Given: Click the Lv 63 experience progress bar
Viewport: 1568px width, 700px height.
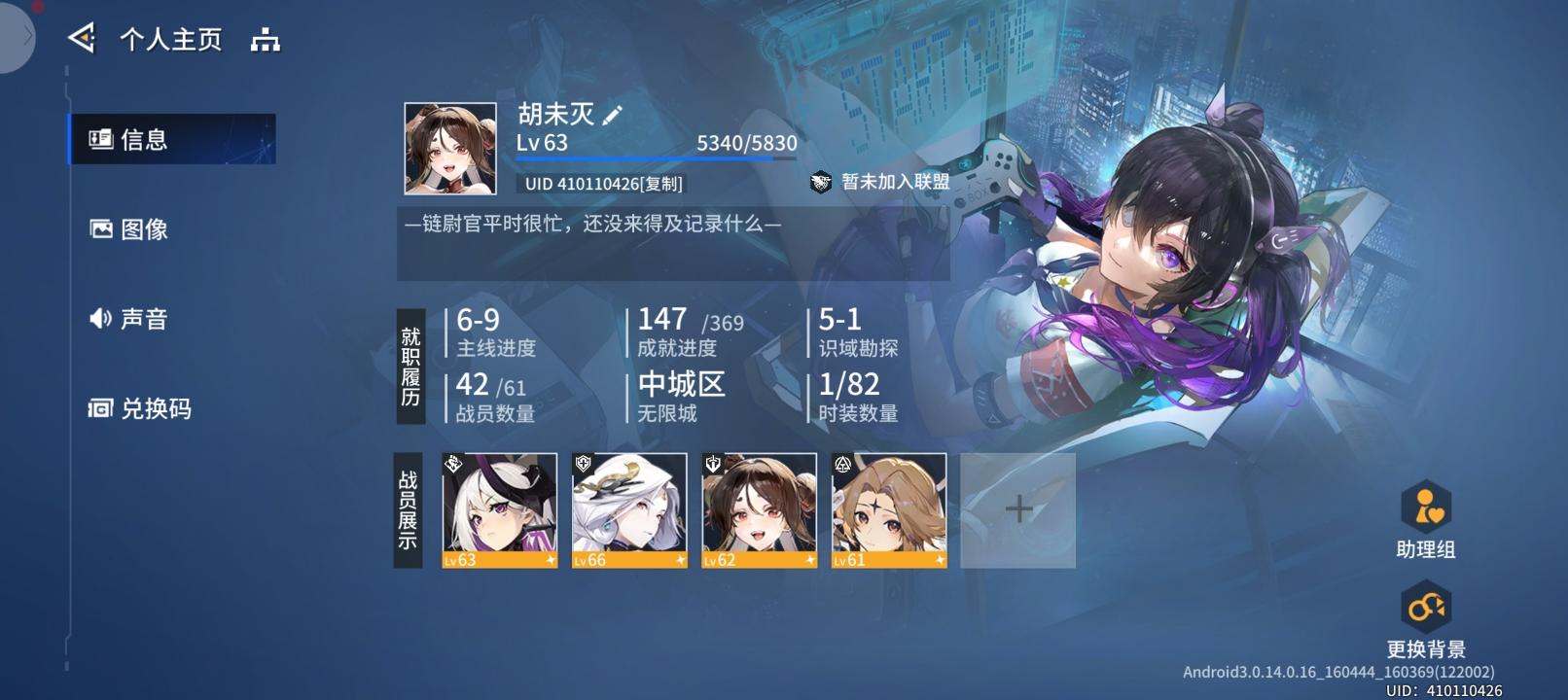Looking at the screenshot, I should [x=656, y=158].
